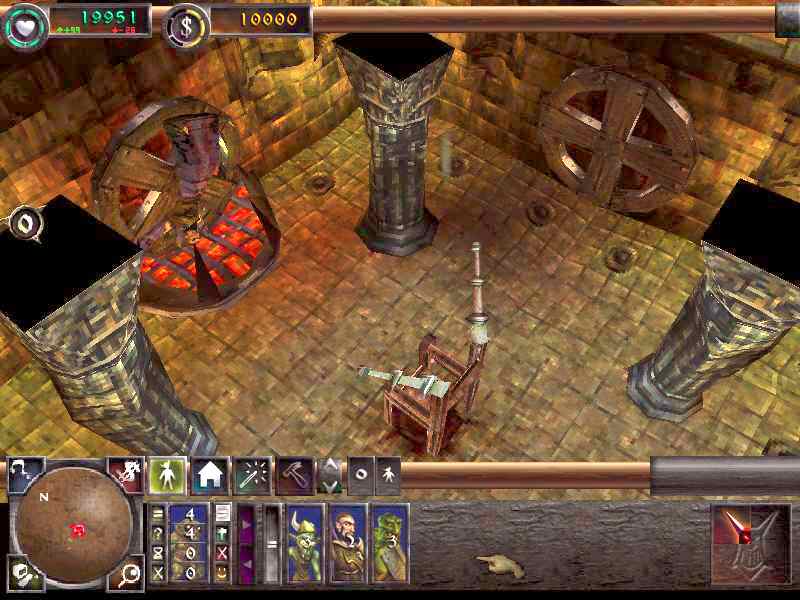The width and height of the screenshot is (800, 600).
Task: Open the Spells tab with the wand
Action: coord(252,476)
